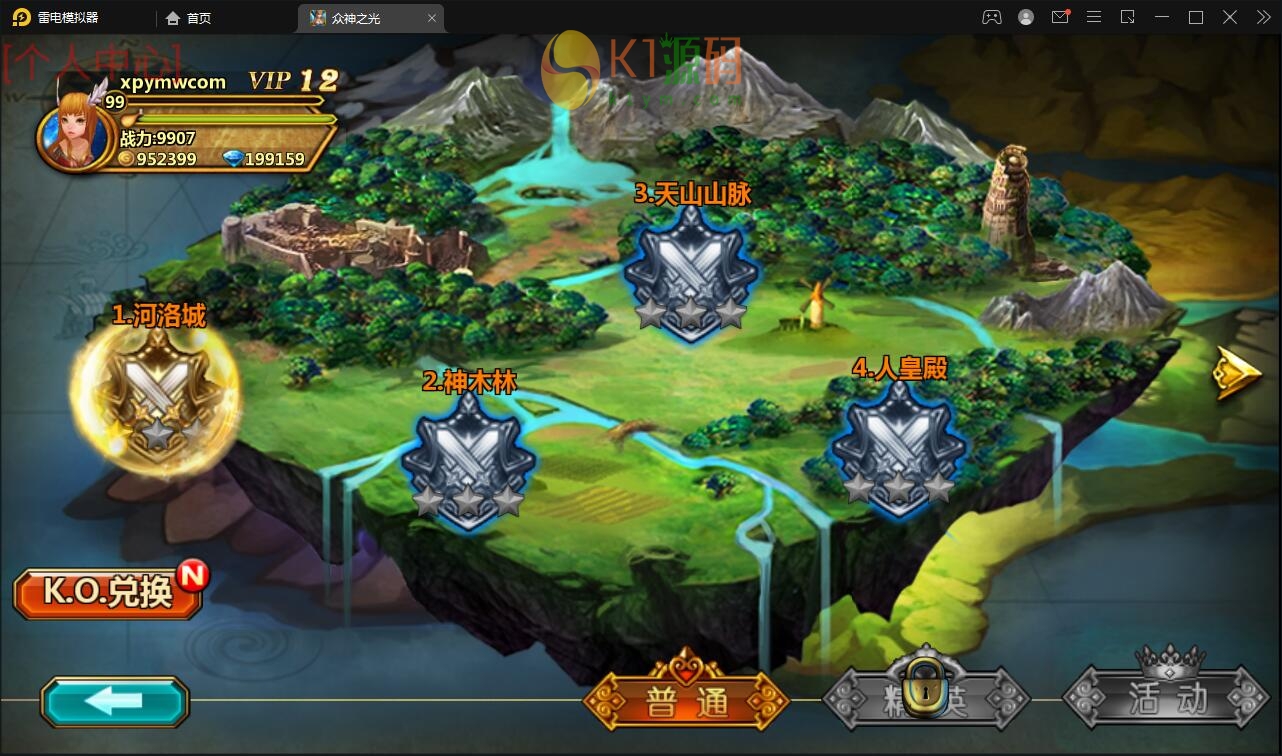
Task: Open the K.O.兑换 exchange button
Action: tap(108, 593)
